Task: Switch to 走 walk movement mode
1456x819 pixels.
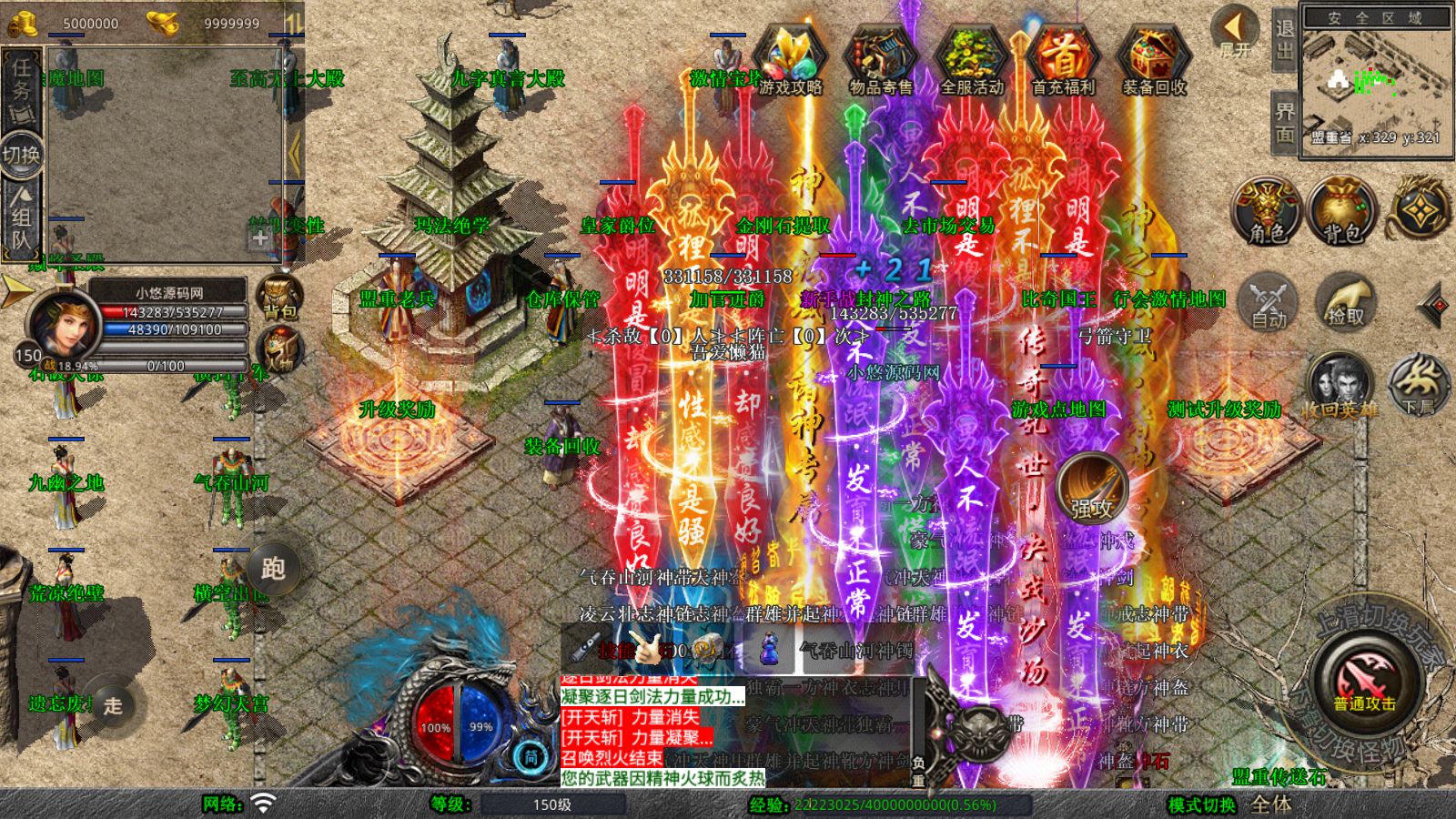Action: 113,705
